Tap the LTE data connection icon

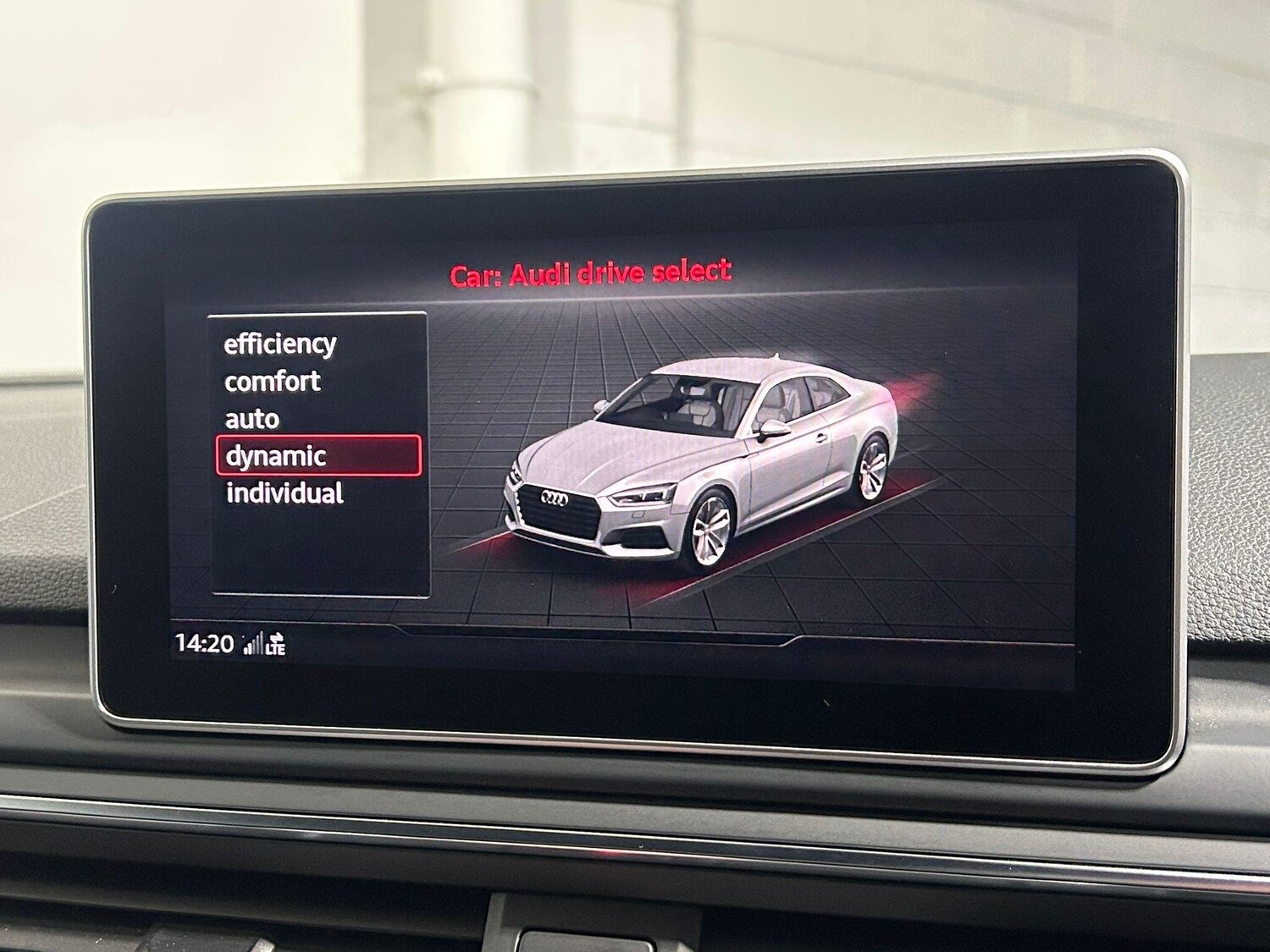(275, 646)
